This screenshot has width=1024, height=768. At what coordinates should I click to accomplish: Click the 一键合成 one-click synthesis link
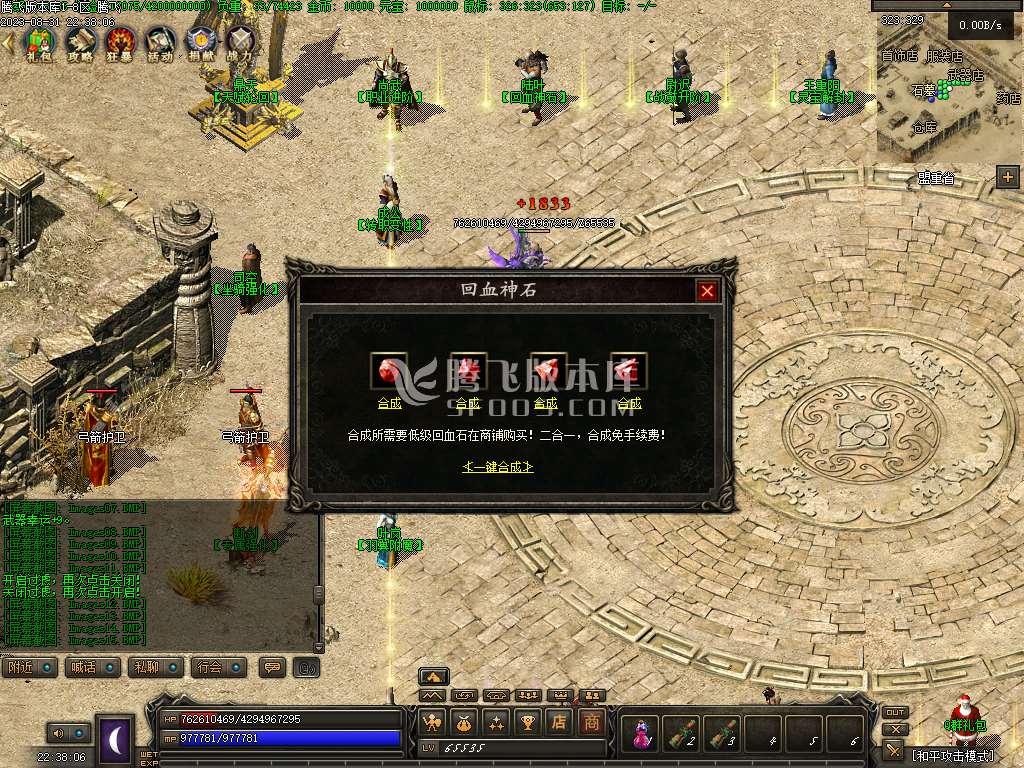pos(498,467)
